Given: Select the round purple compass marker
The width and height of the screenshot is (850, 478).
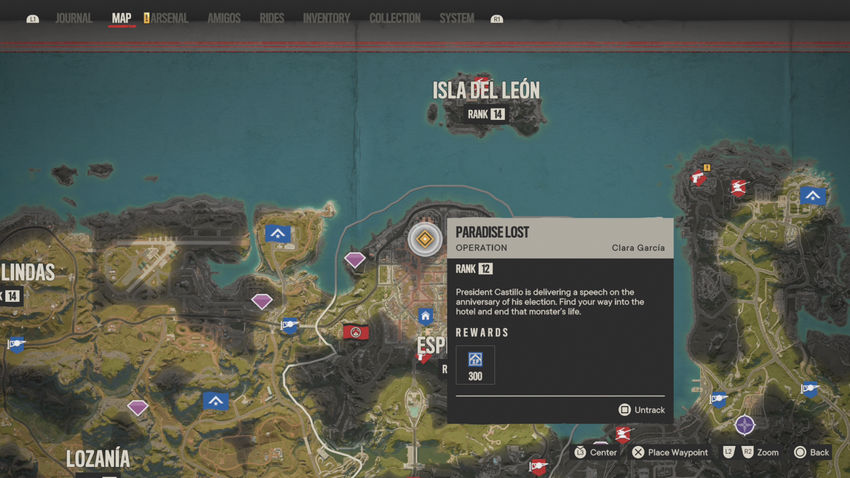Looking at the screenshot, I should [x=744, y=425].
